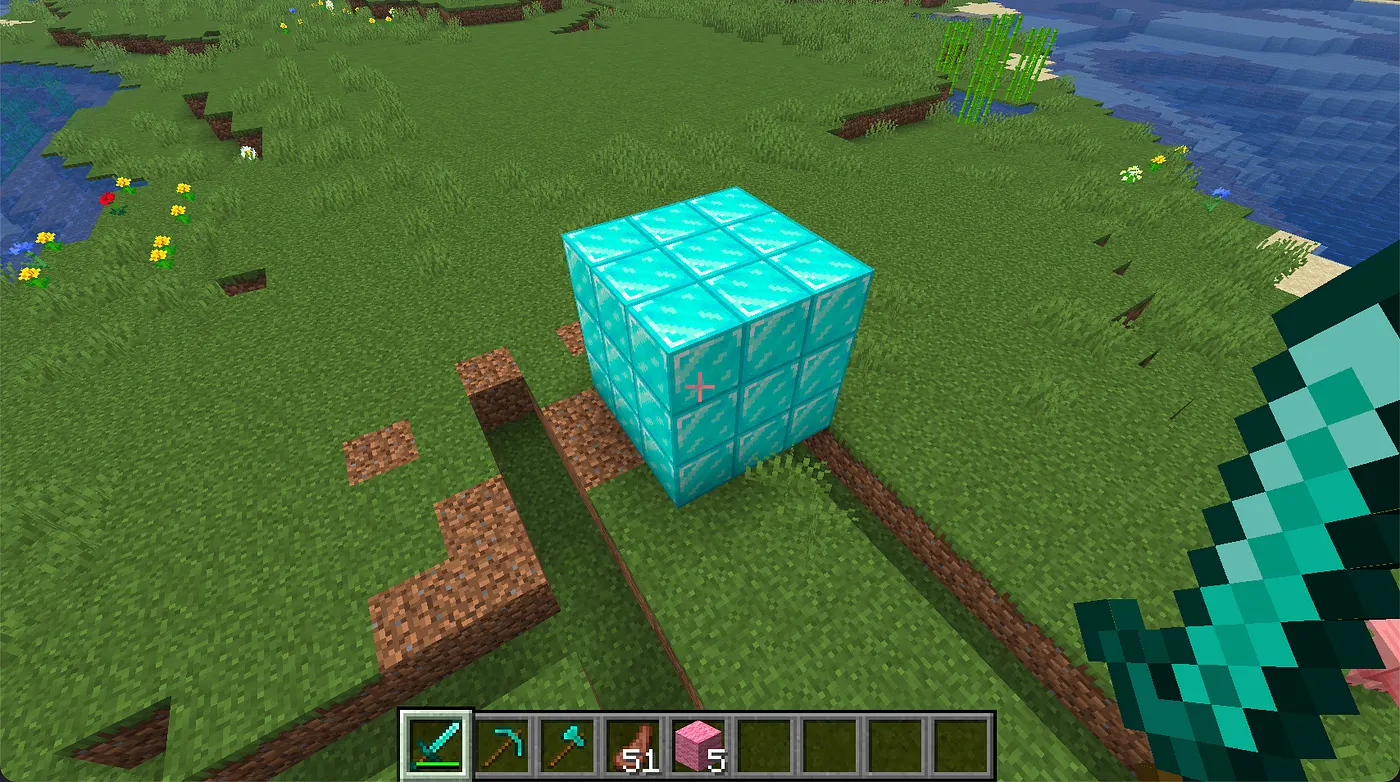The height and width of the screenshot is (782, 1400).
Task: Switch to the diamond axe slot
Action: point(569,745)
